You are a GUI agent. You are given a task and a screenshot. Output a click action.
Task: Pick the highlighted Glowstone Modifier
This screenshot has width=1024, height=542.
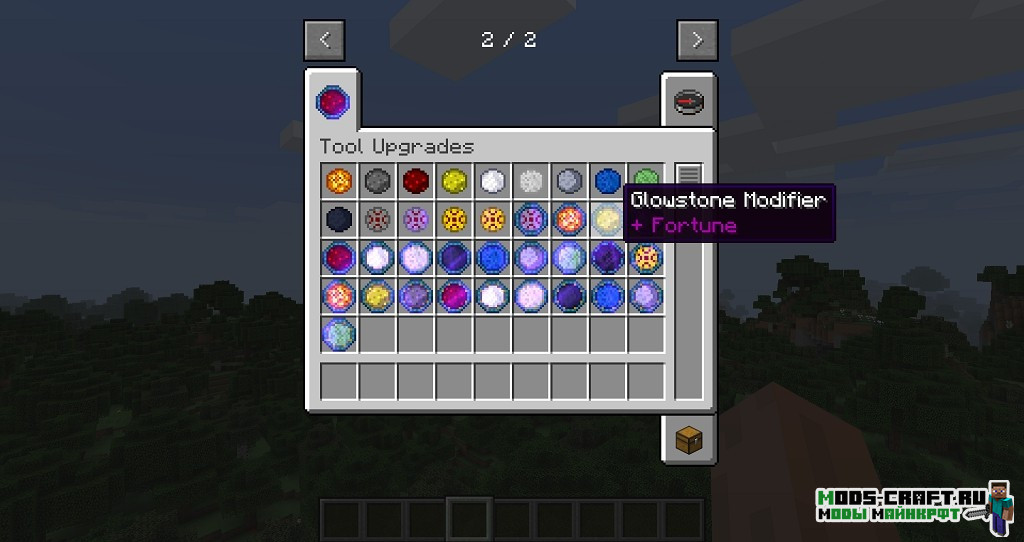tap(609, 219)
